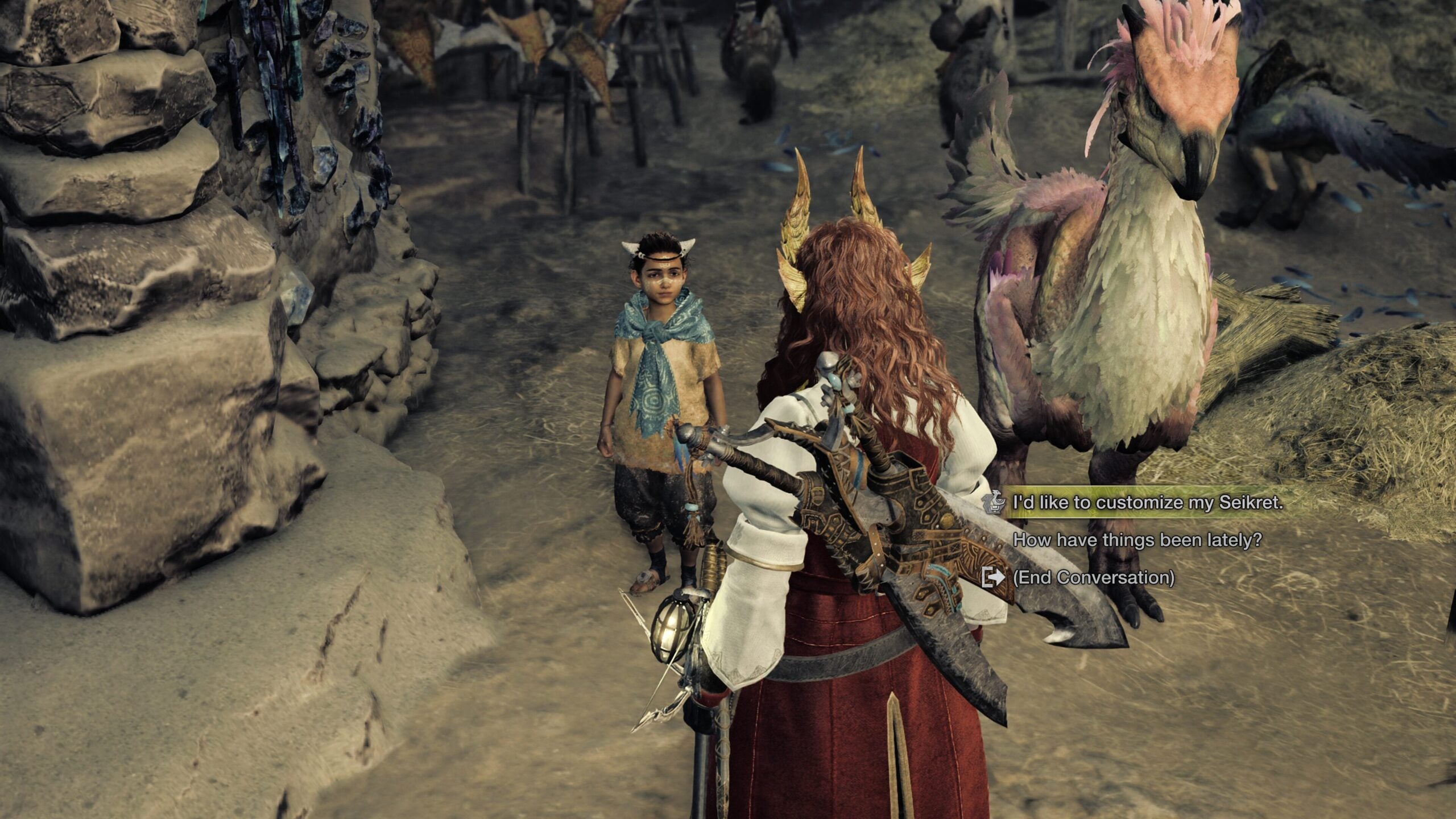The width and height of the screenshot is (1456, 819).
Task: Choose "I'd like to customize my Seikret."
Action: pyautogui.click(x=1148, y=502)
